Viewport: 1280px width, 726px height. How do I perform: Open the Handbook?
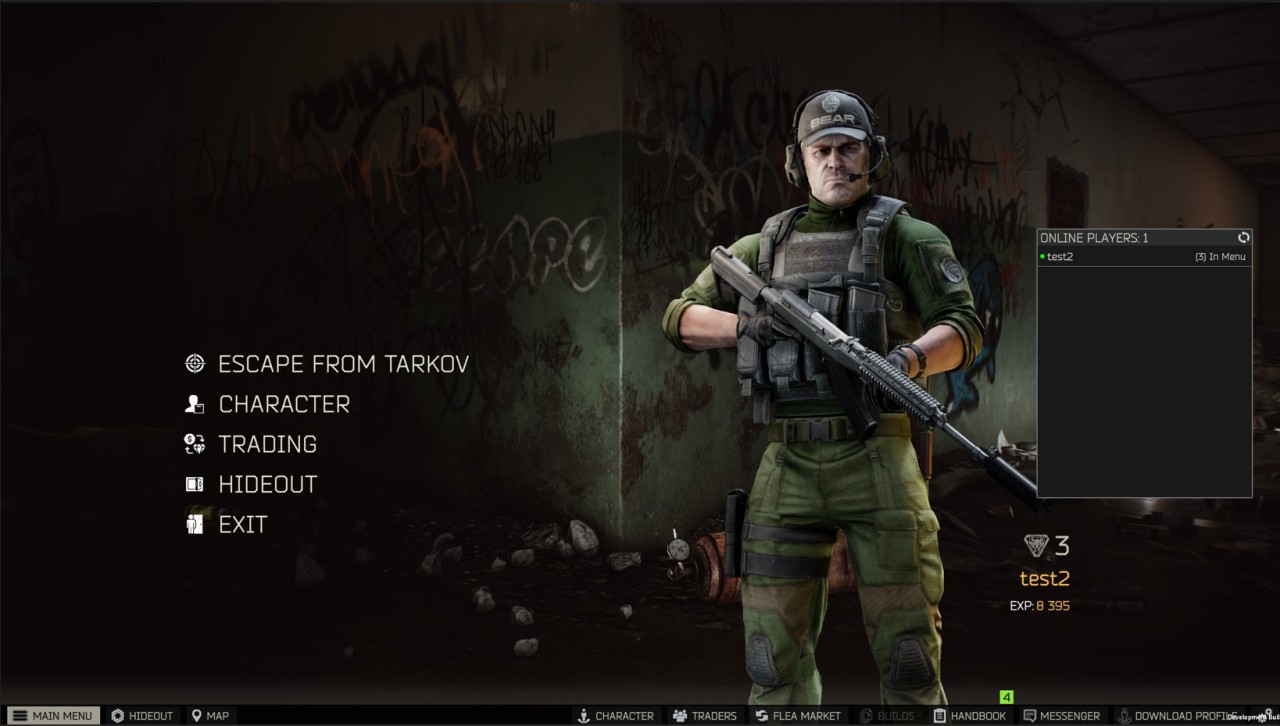pyautogui.click(x=970, y=716)
